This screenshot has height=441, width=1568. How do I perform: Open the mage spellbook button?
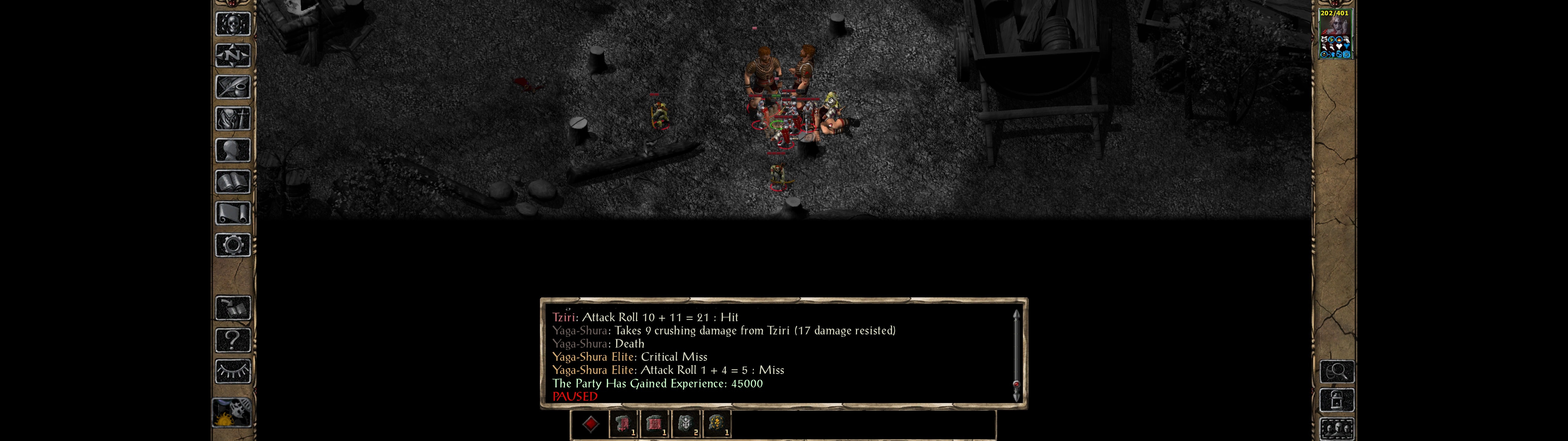click(232, 182)
